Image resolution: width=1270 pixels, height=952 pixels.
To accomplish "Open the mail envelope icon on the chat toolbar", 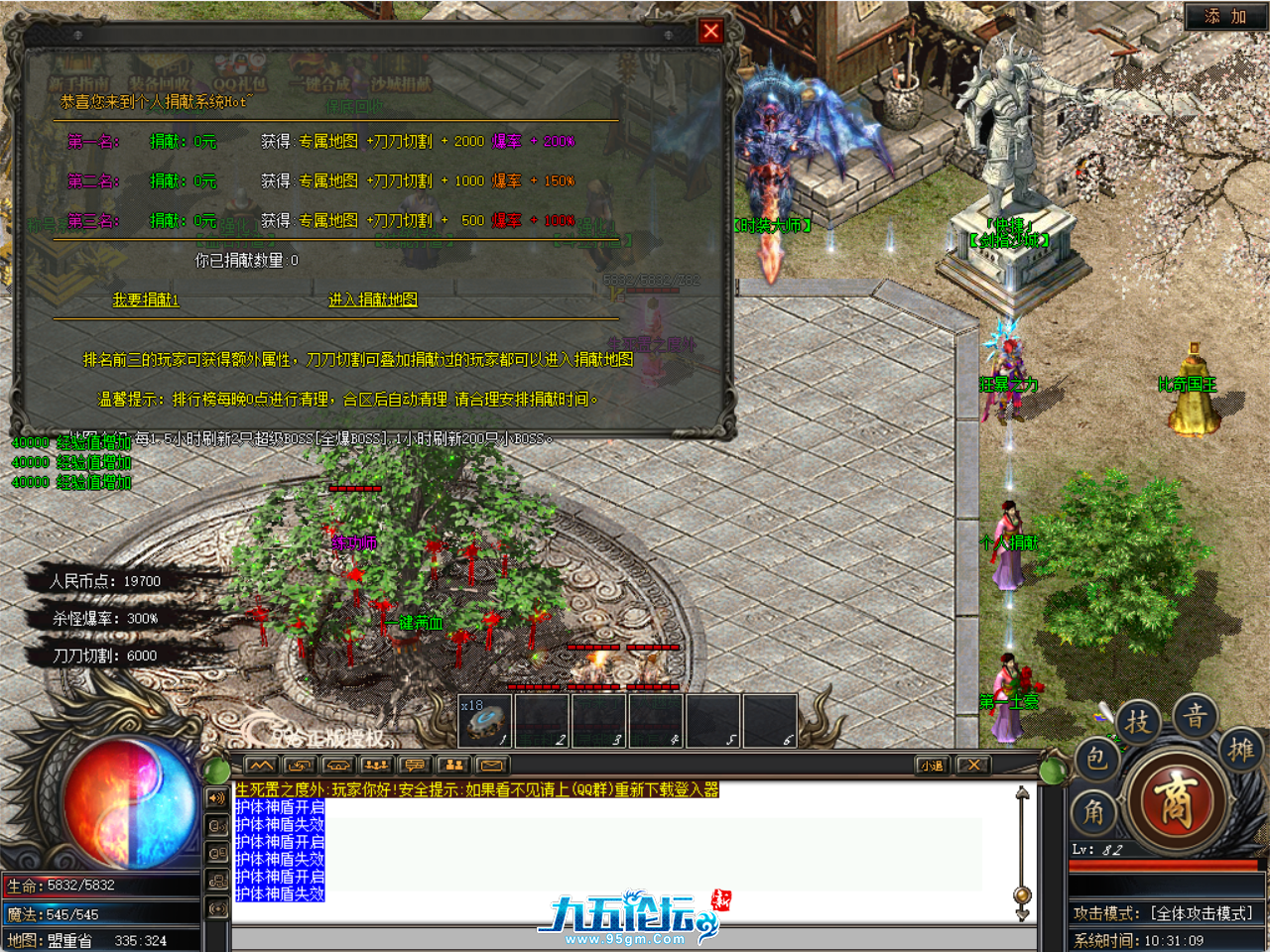I will tap(492, 765).
